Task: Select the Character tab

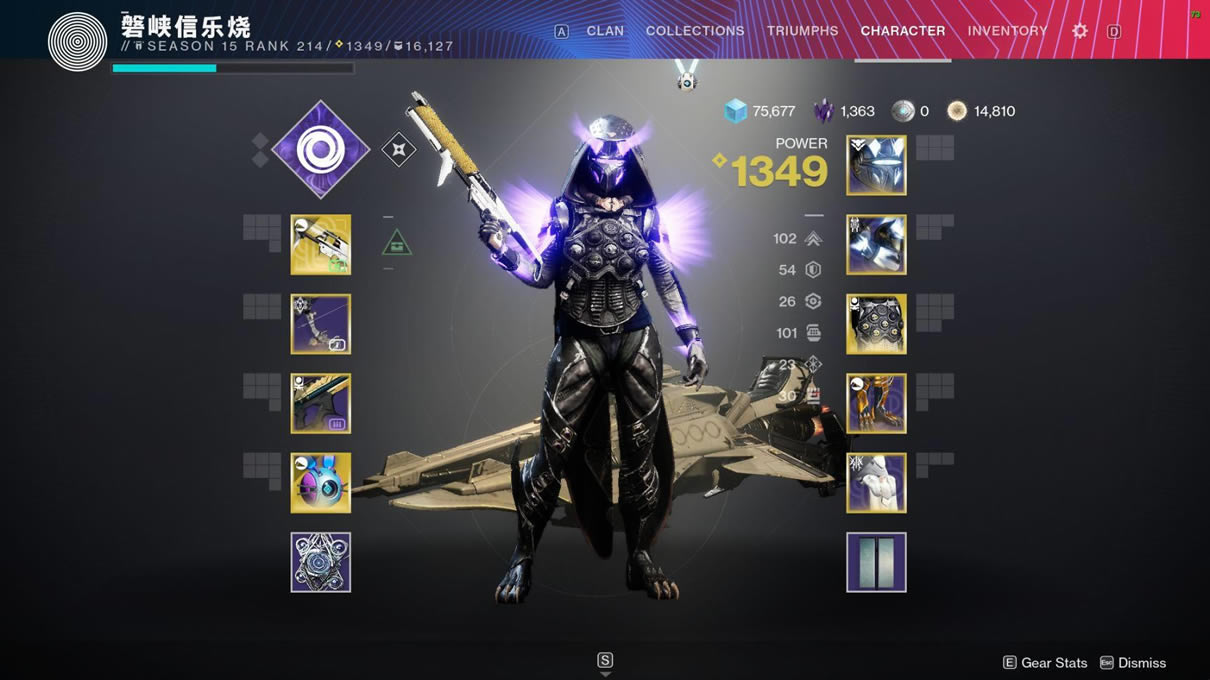Action: [x=902, y=31]
